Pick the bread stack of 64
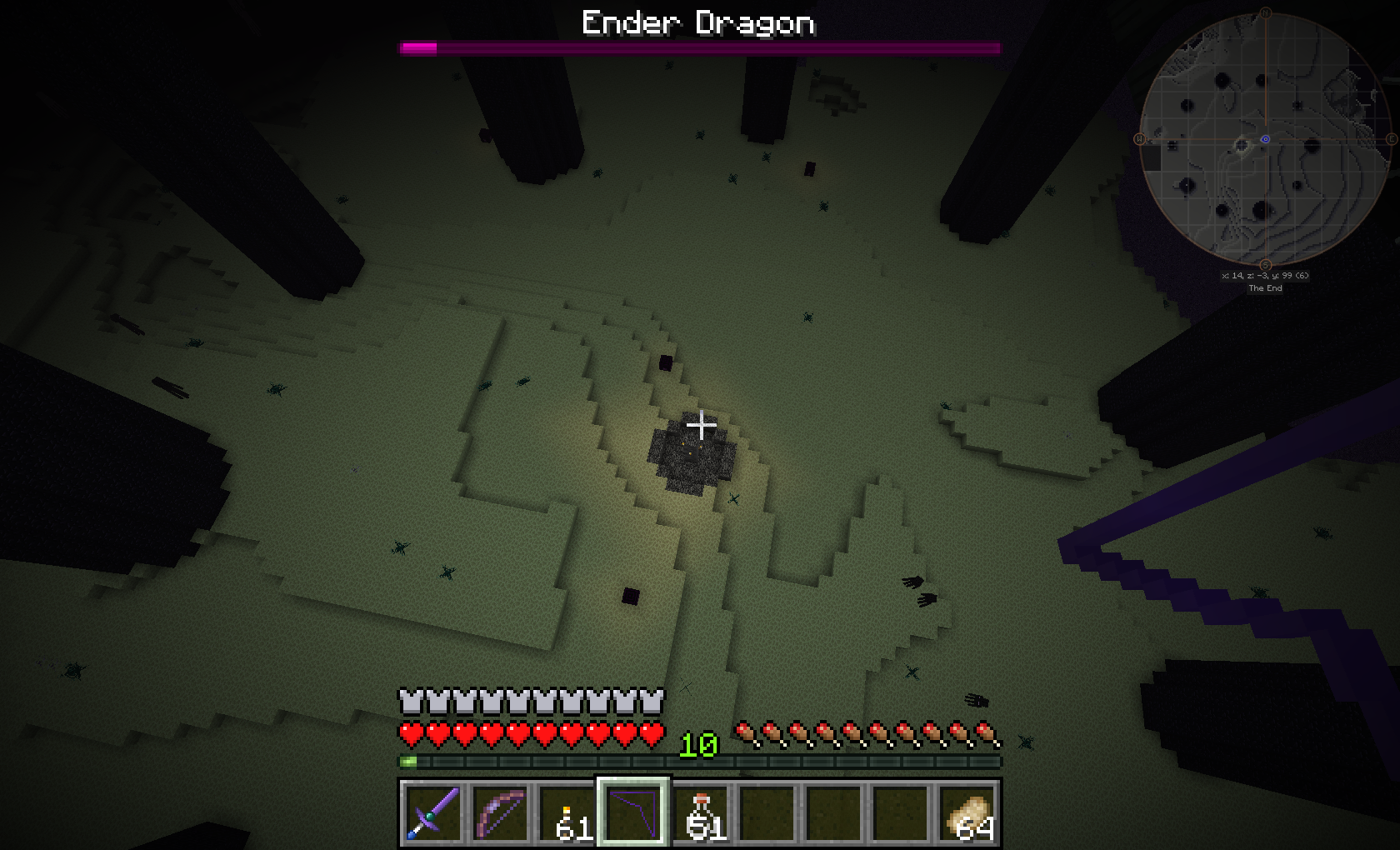Viewport: 1400px width, 850px height. point(967,812)
